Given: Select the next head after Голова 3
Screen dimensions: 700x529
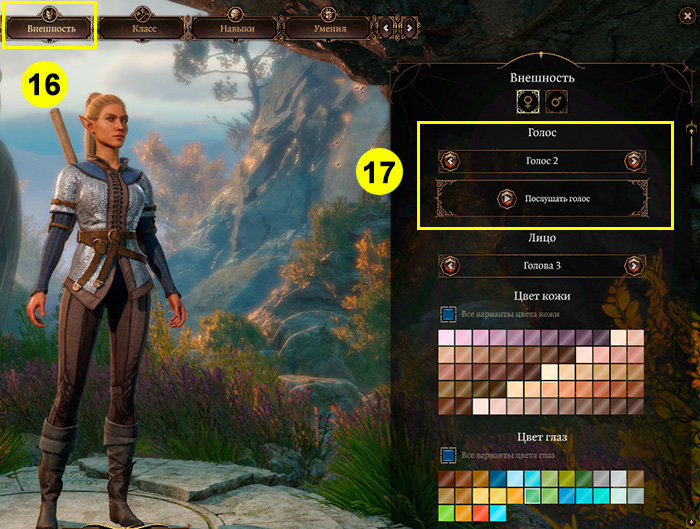Looking at the screenshot, I should click(633, 266).
